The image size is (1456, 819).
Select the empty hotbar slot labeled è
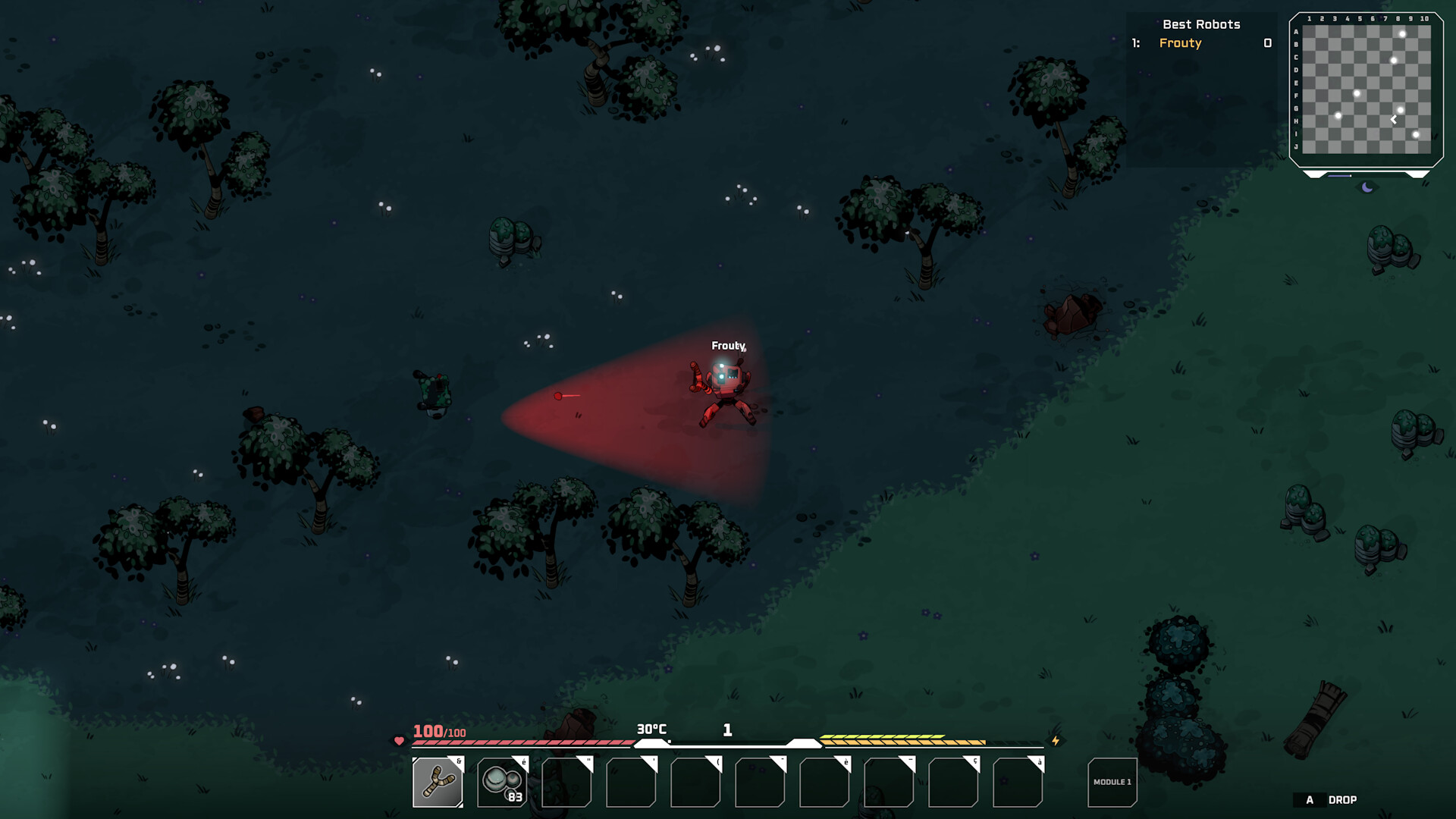click(x=825, y=783)
